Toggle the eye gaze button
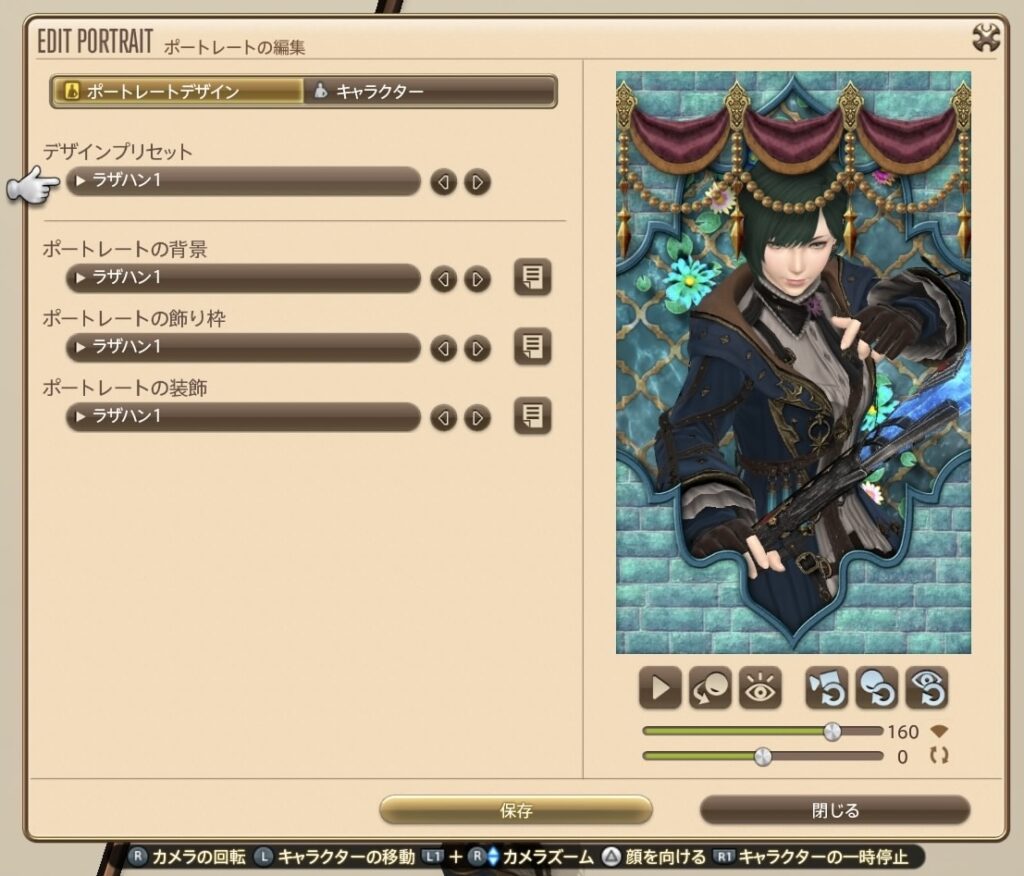The height and width of the screenshot is (876, 1024). [760, 688]
